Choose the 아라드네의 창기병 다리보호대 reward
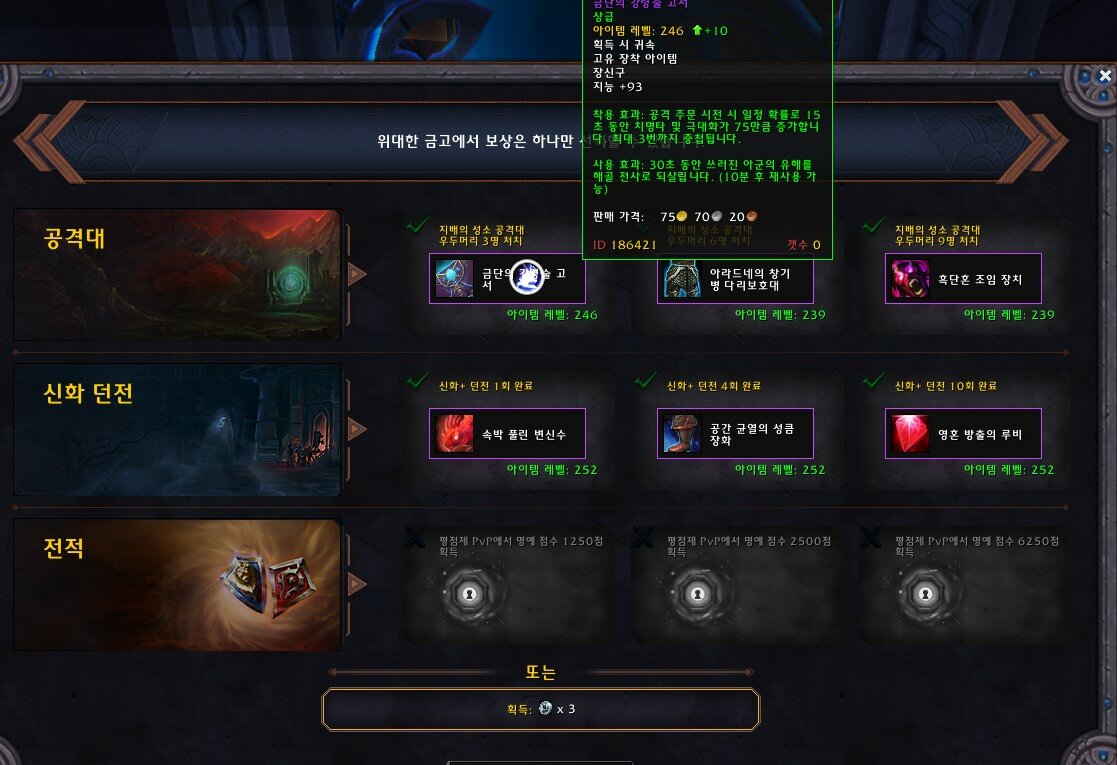The image size is (1117, 765). [735, 279]
